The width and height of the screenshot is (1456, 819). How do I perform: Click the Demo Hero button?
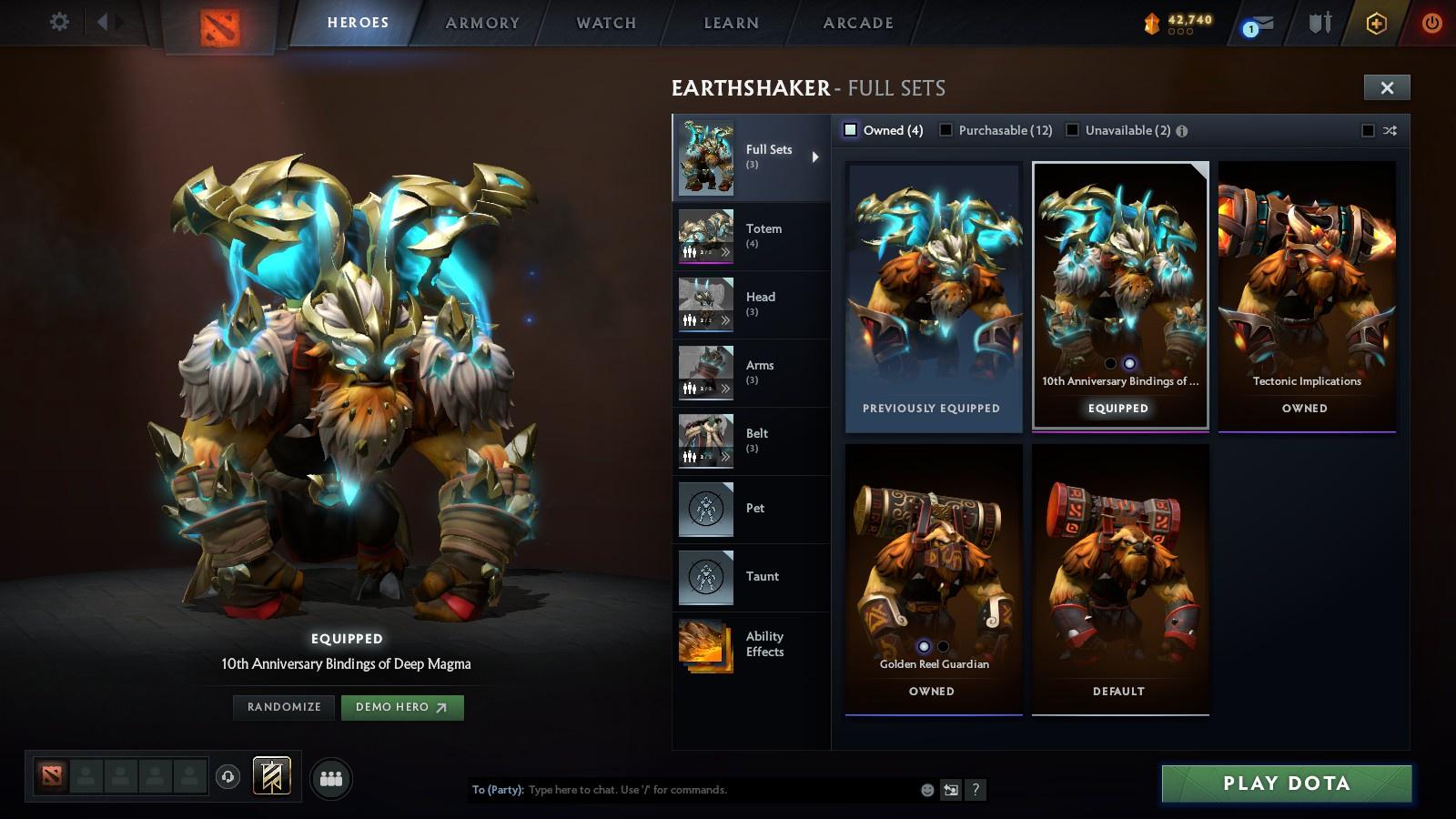tap(401, 707)
